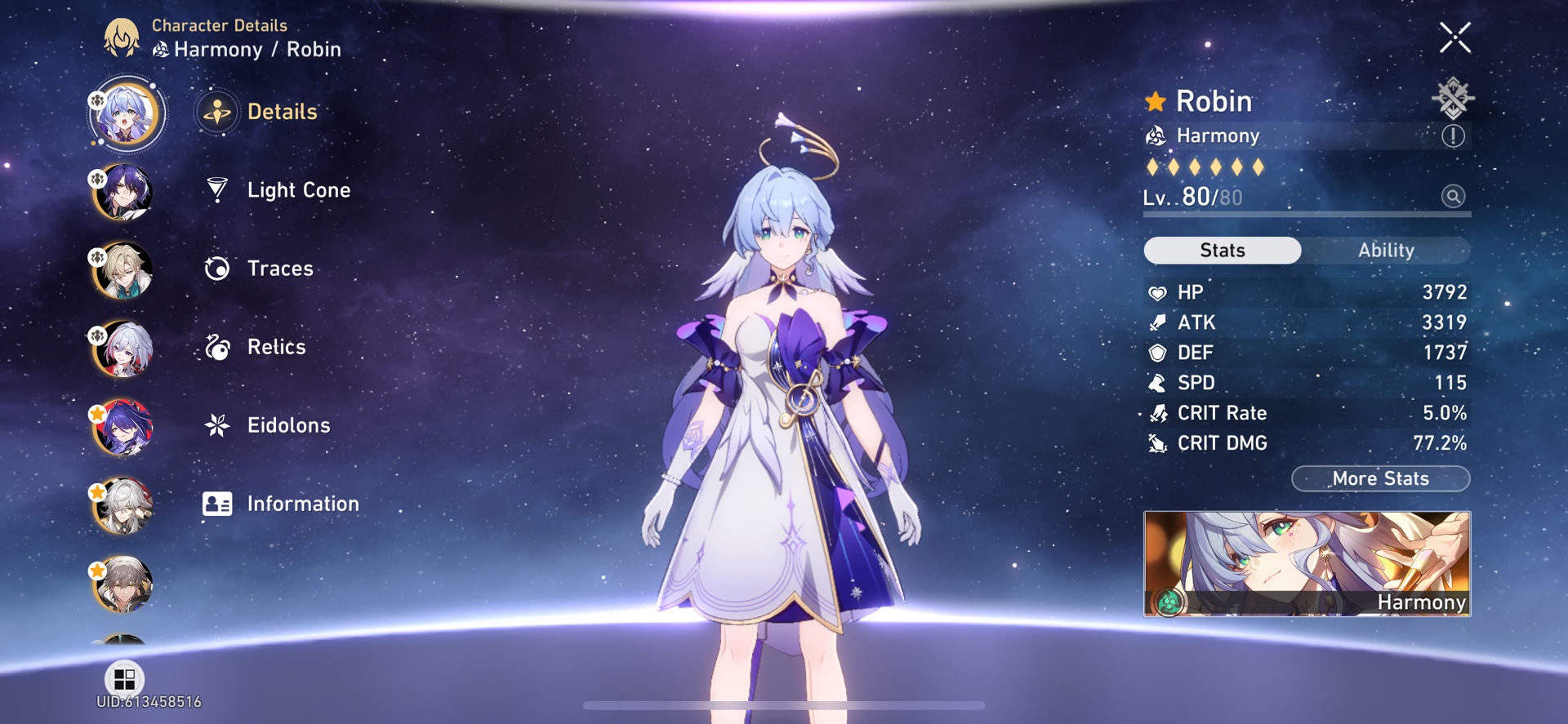Image resolution: width=1568 pixels, height=724 pixels.
Task: Open the equipped Harmony light cone preview
Action: (1307, 563)
